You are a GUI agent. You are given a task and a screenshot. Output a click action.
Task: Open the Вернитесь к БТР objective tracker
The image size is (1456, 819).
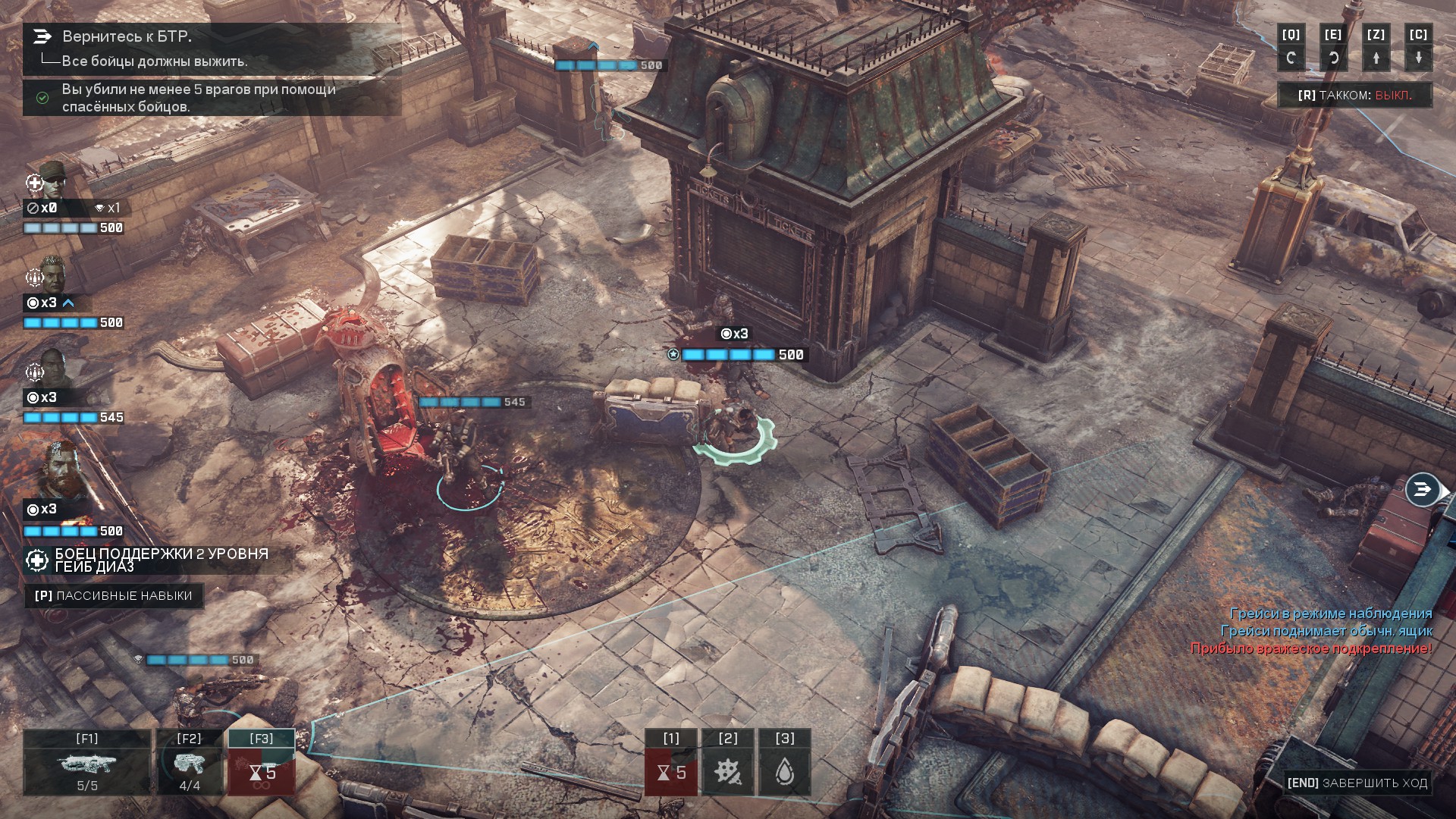point(126,36)
